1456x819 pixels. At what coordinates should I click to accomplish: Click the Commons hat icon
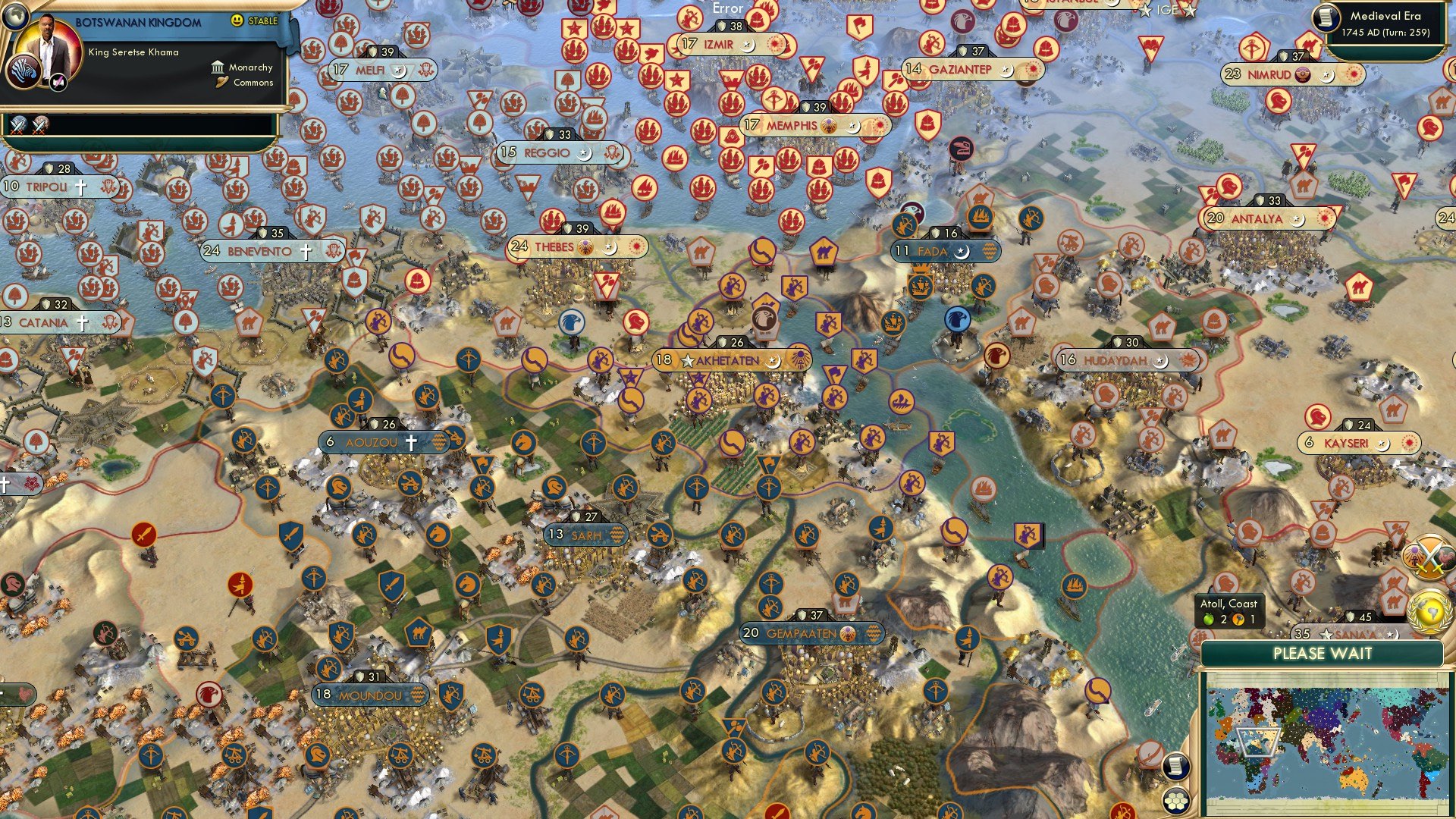tap(221, 82)
